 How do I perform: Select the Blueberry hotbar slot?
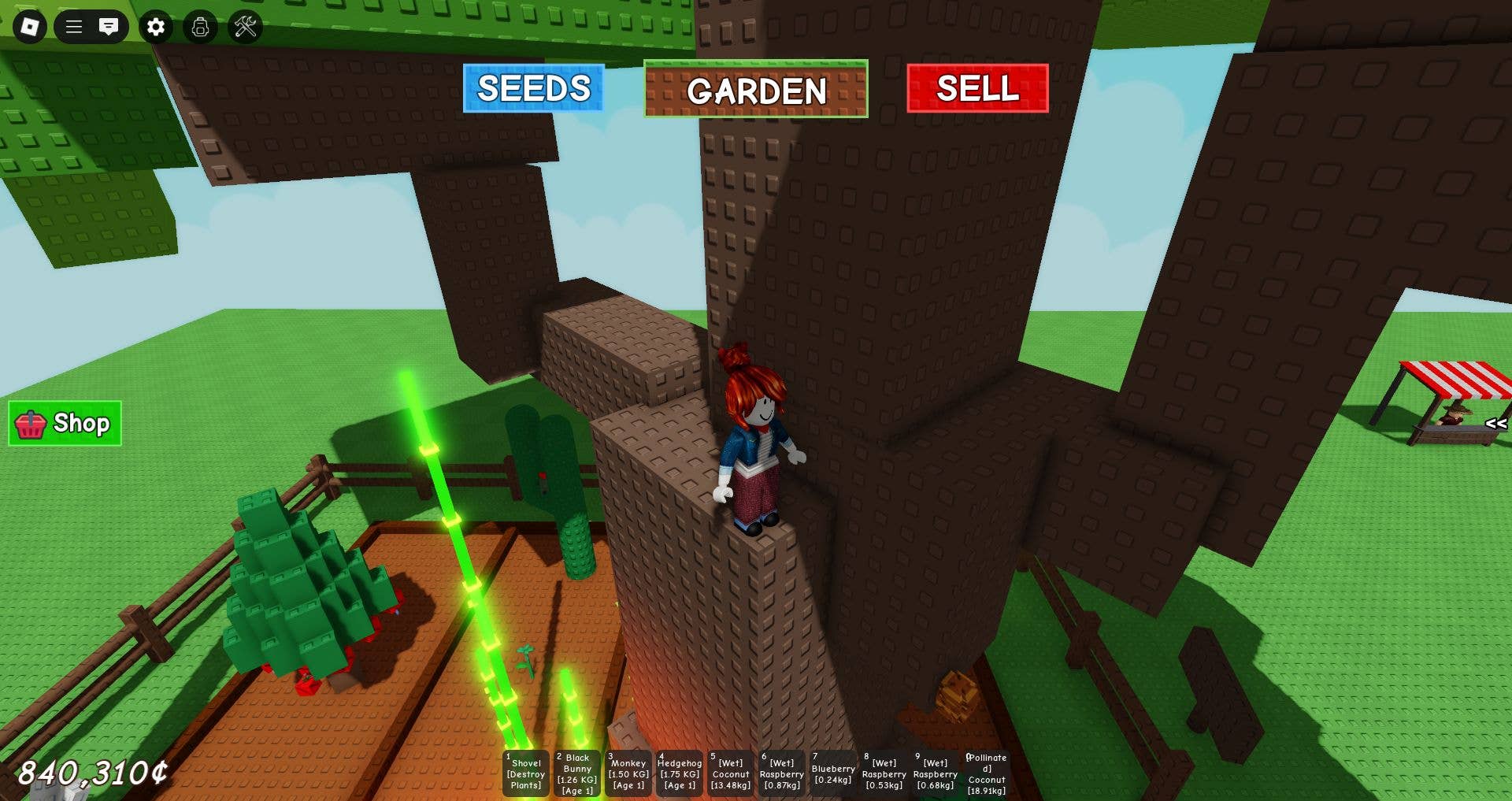833,773
